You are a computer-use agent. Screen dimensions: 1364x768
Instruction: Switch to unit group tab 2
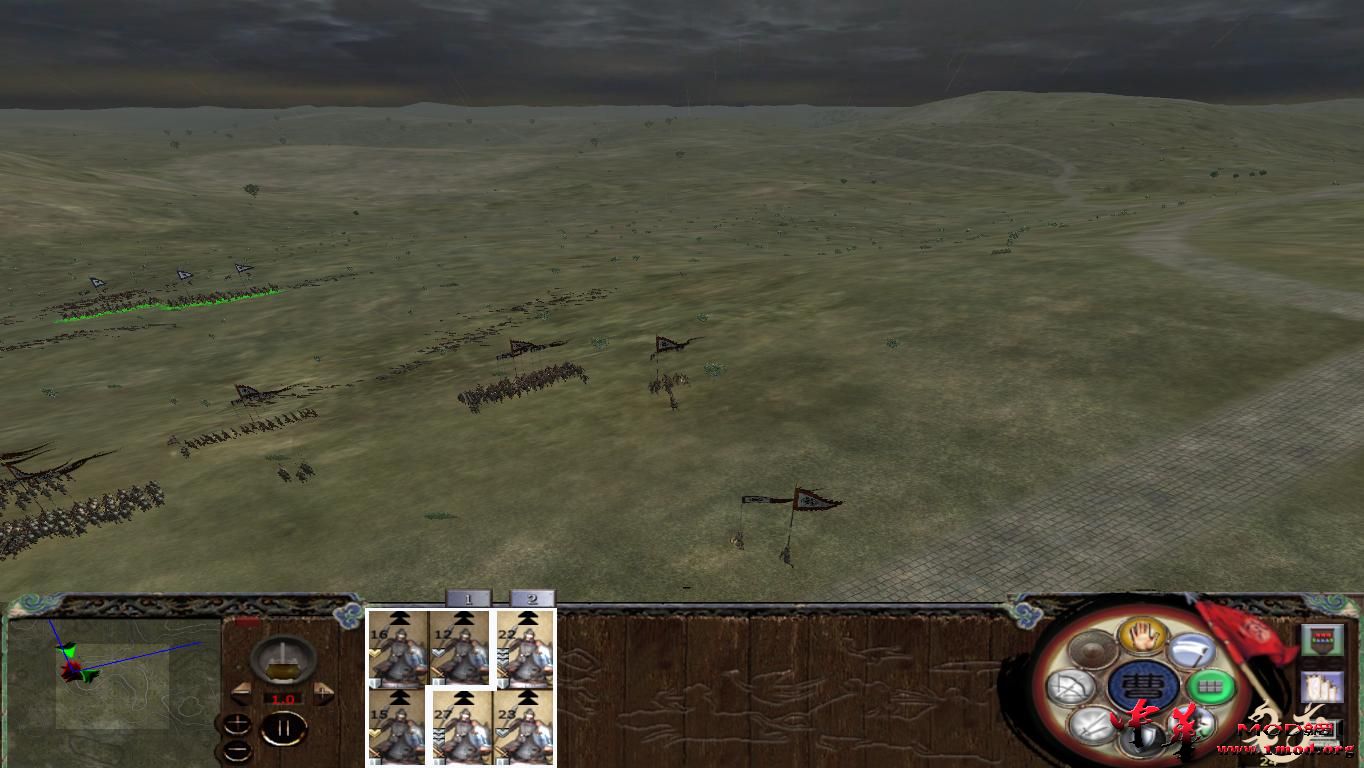(531, 597)
